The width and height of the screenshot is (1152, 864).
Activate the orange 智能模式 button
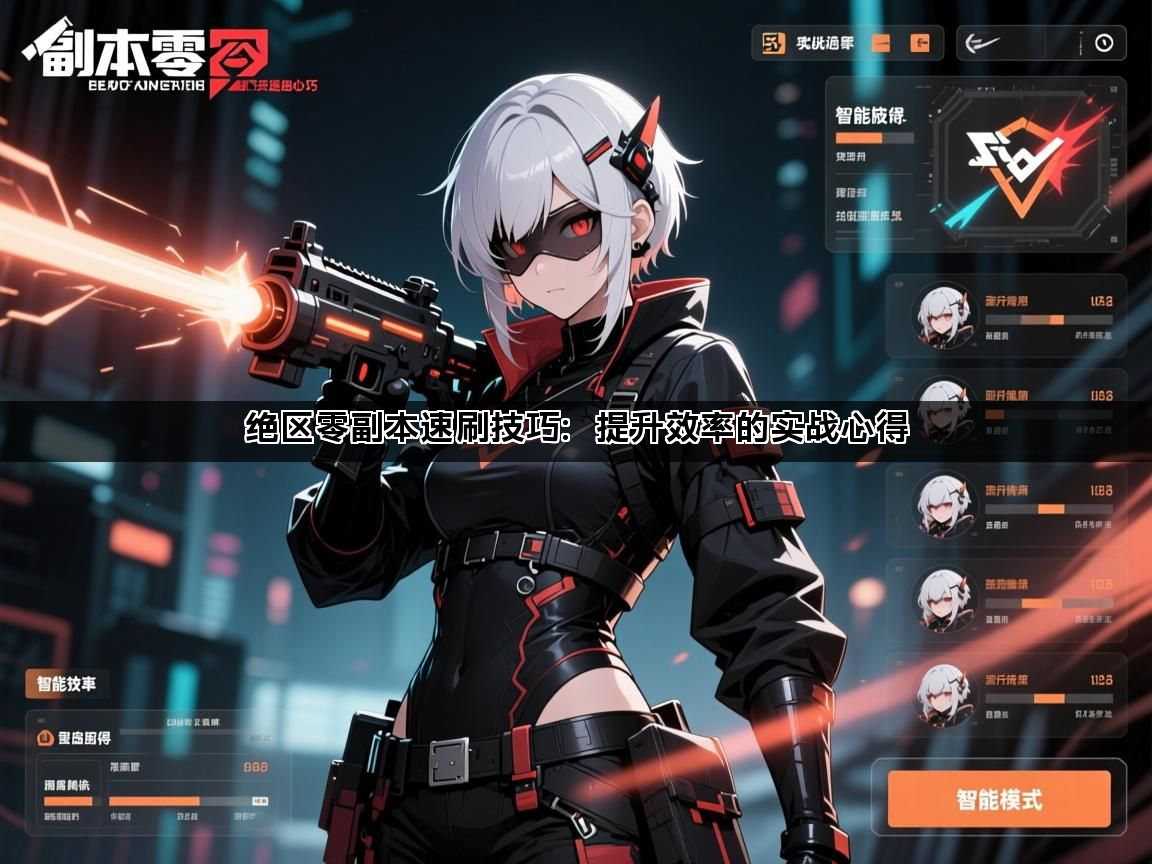coord(999,799)
